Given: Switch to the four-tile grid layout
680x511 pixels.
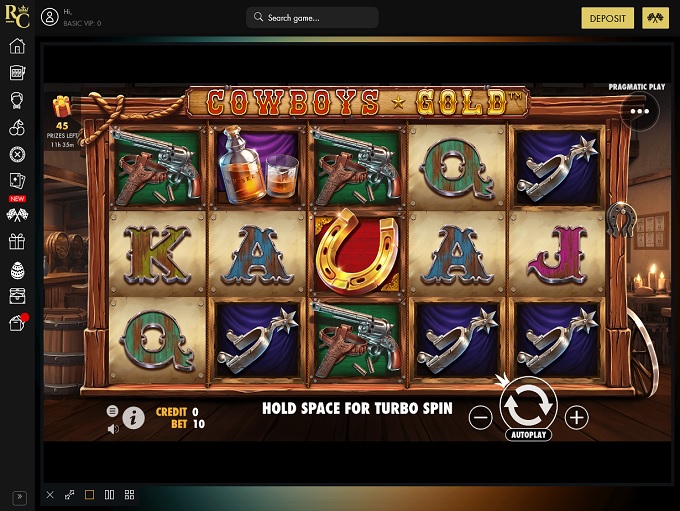Looking at the screenshot, I should (130, 495).
